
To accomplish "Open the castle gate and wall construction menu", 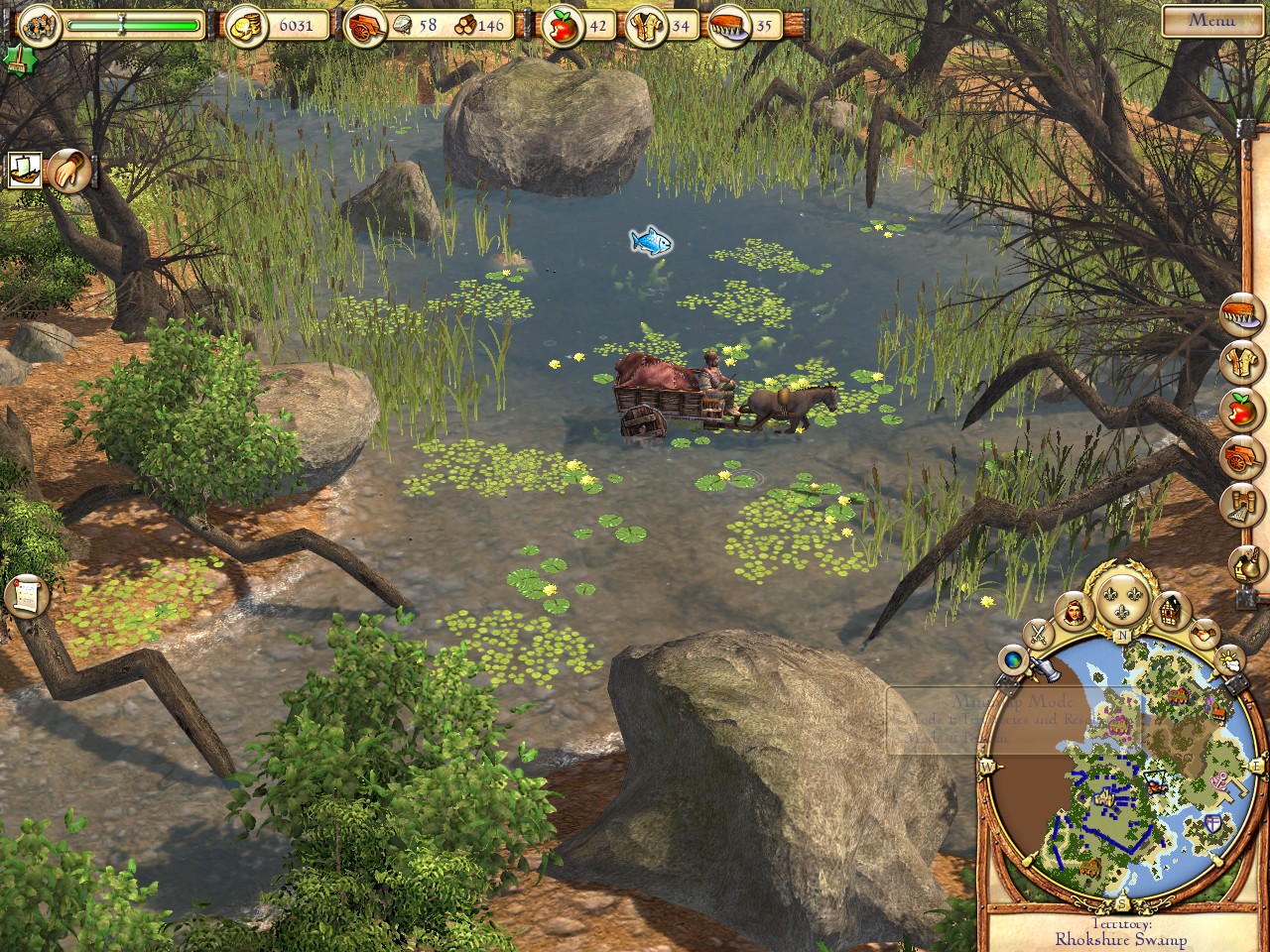I will click(x=1243, y=505).
